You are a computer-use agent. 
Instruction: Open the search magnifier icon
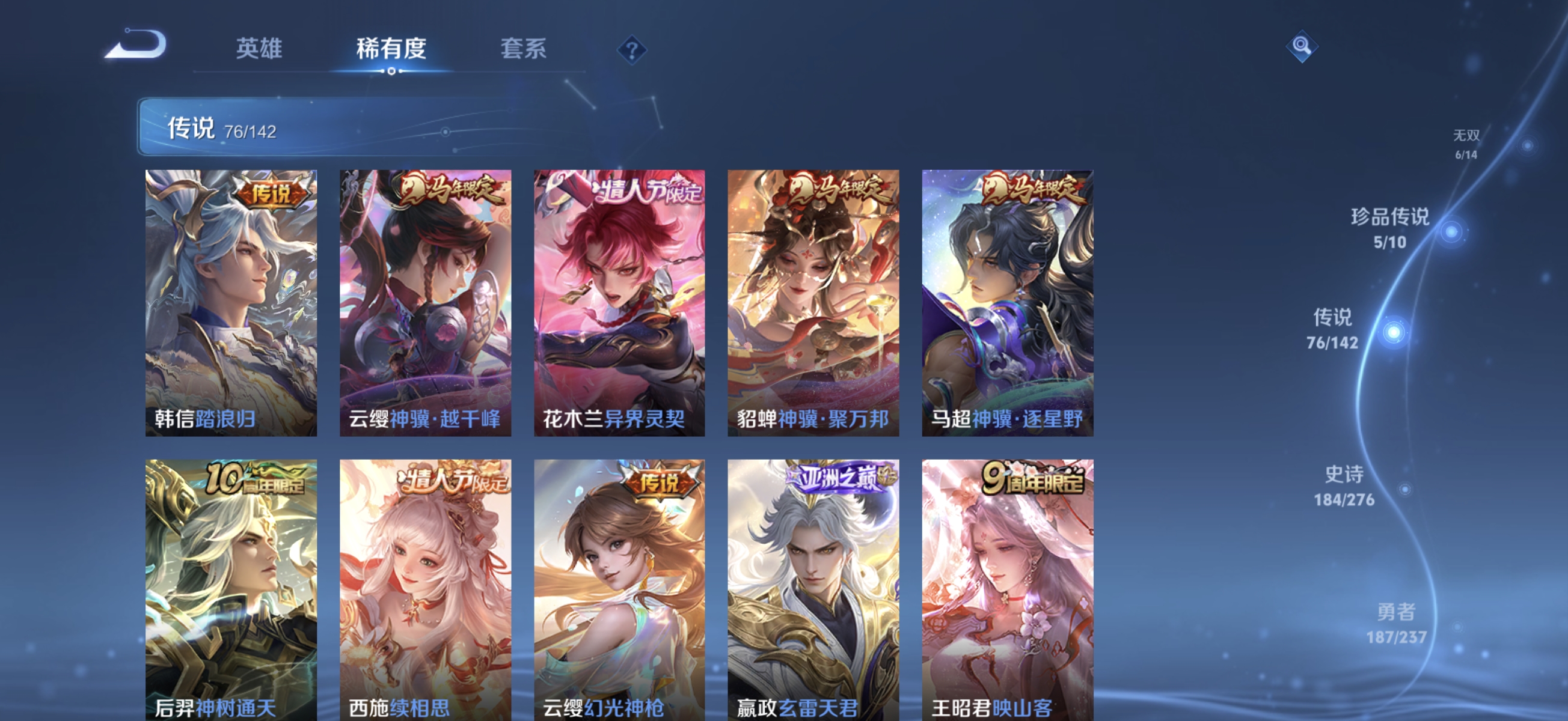point(1303,46)
